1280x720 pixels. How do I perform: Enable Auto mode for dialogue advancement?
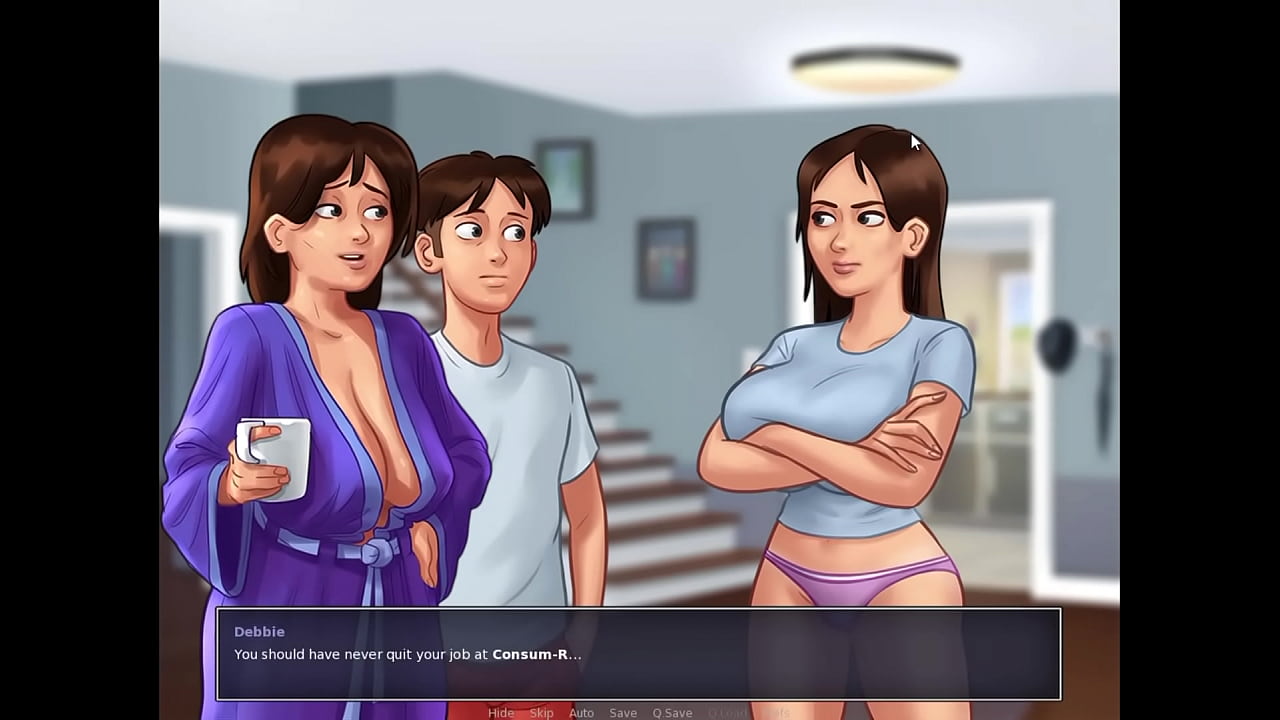(x=581, y=712)
